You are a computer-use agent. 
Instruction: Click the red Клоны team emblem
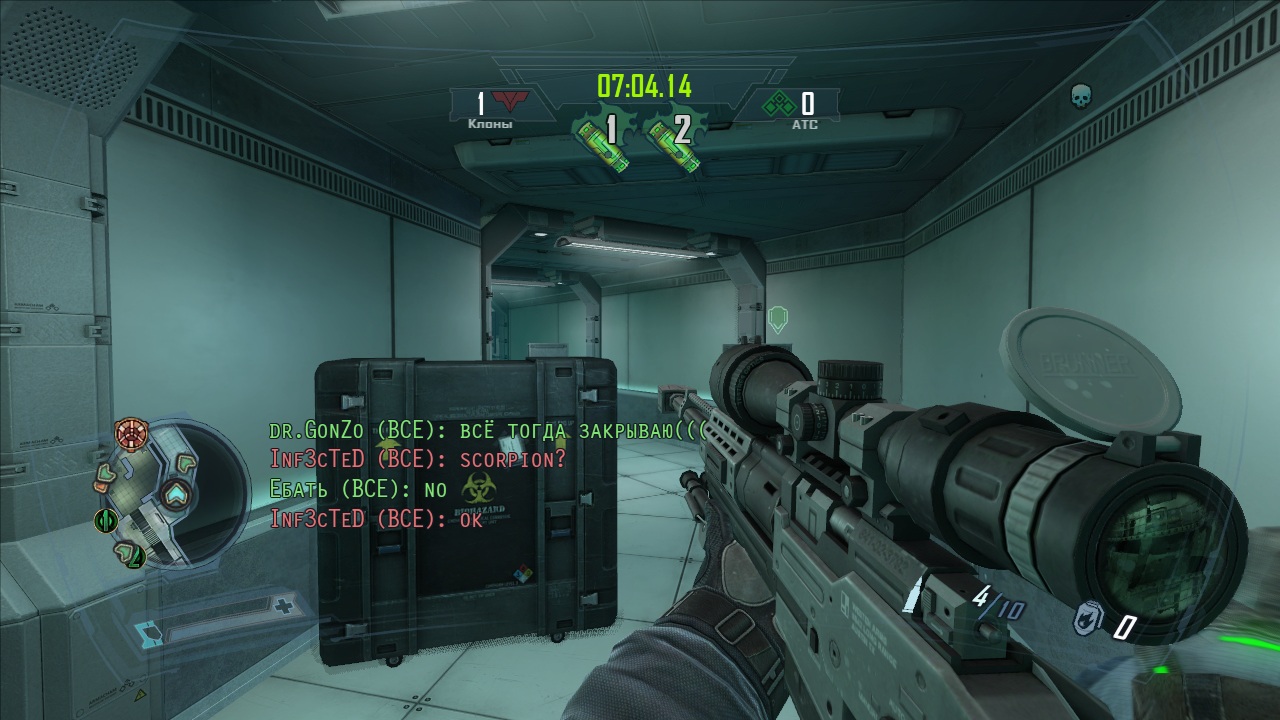coord(511,102)
